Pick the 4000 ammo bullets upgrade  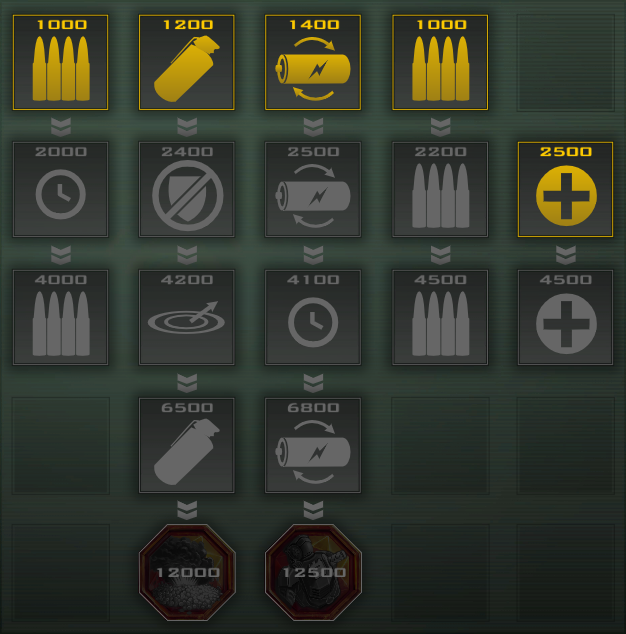click(x=61, y=317)
